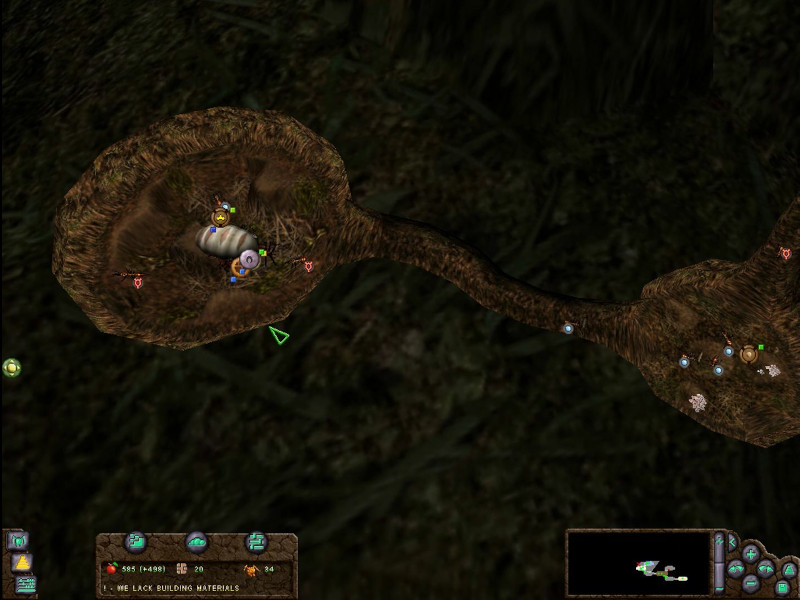Click the ant head icon button
The image size is (800, 600).
click(x=17, y=541)
